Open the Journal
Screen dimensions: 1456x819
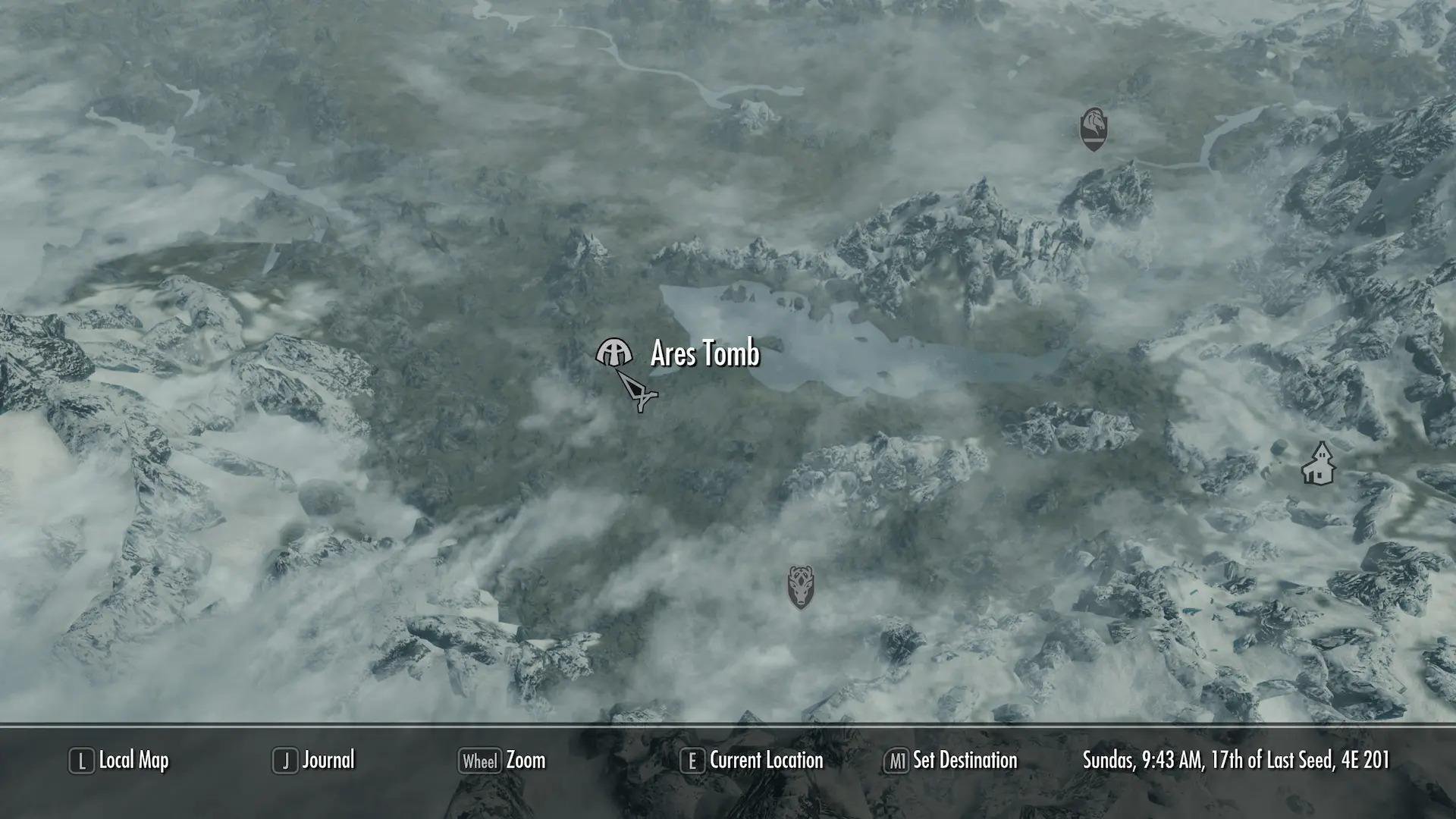[328, 760]
